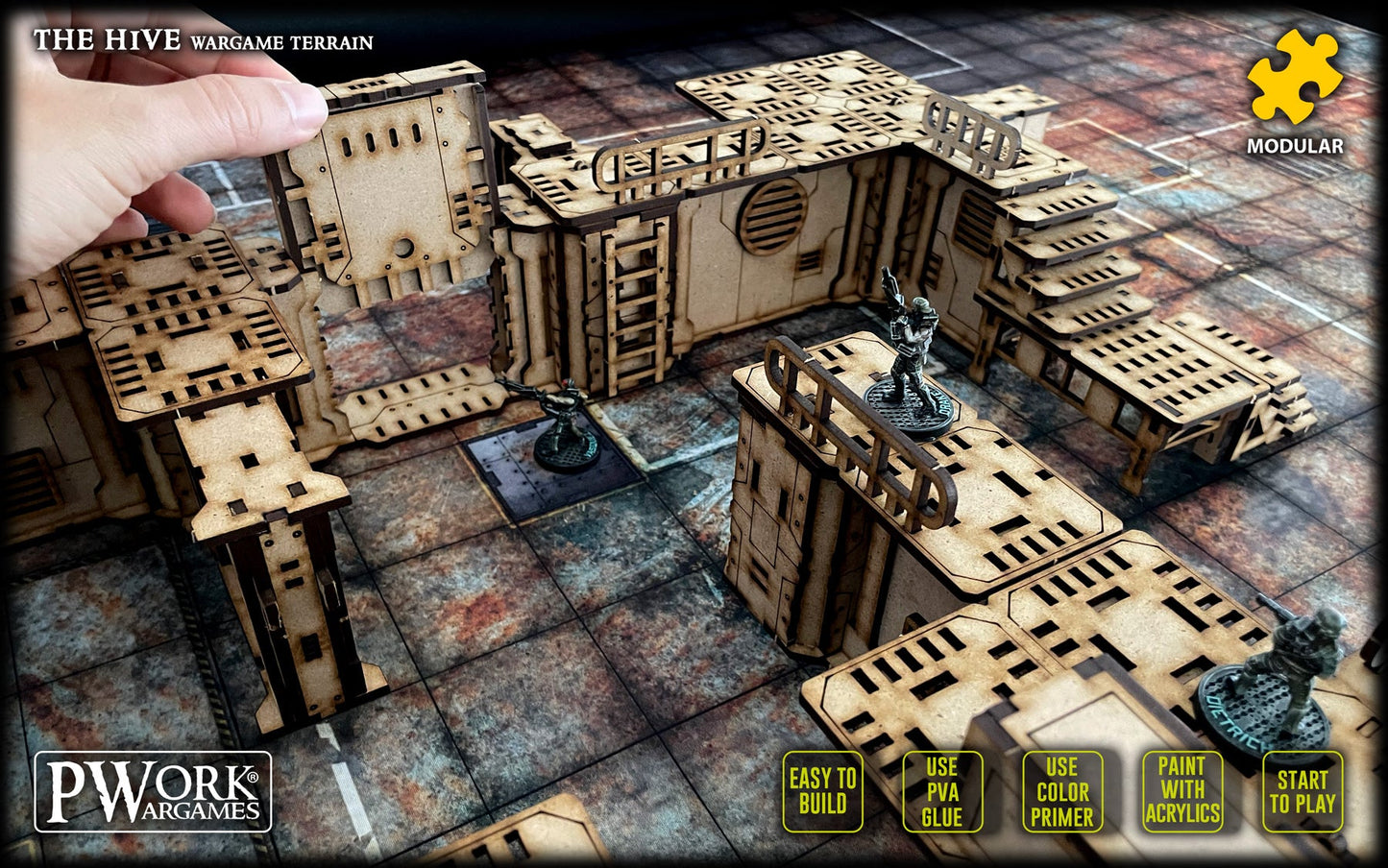Click the yellow Modular puzzle piece icon
The width and height of the screenshot is (1388, 868).
point(1293,77)
